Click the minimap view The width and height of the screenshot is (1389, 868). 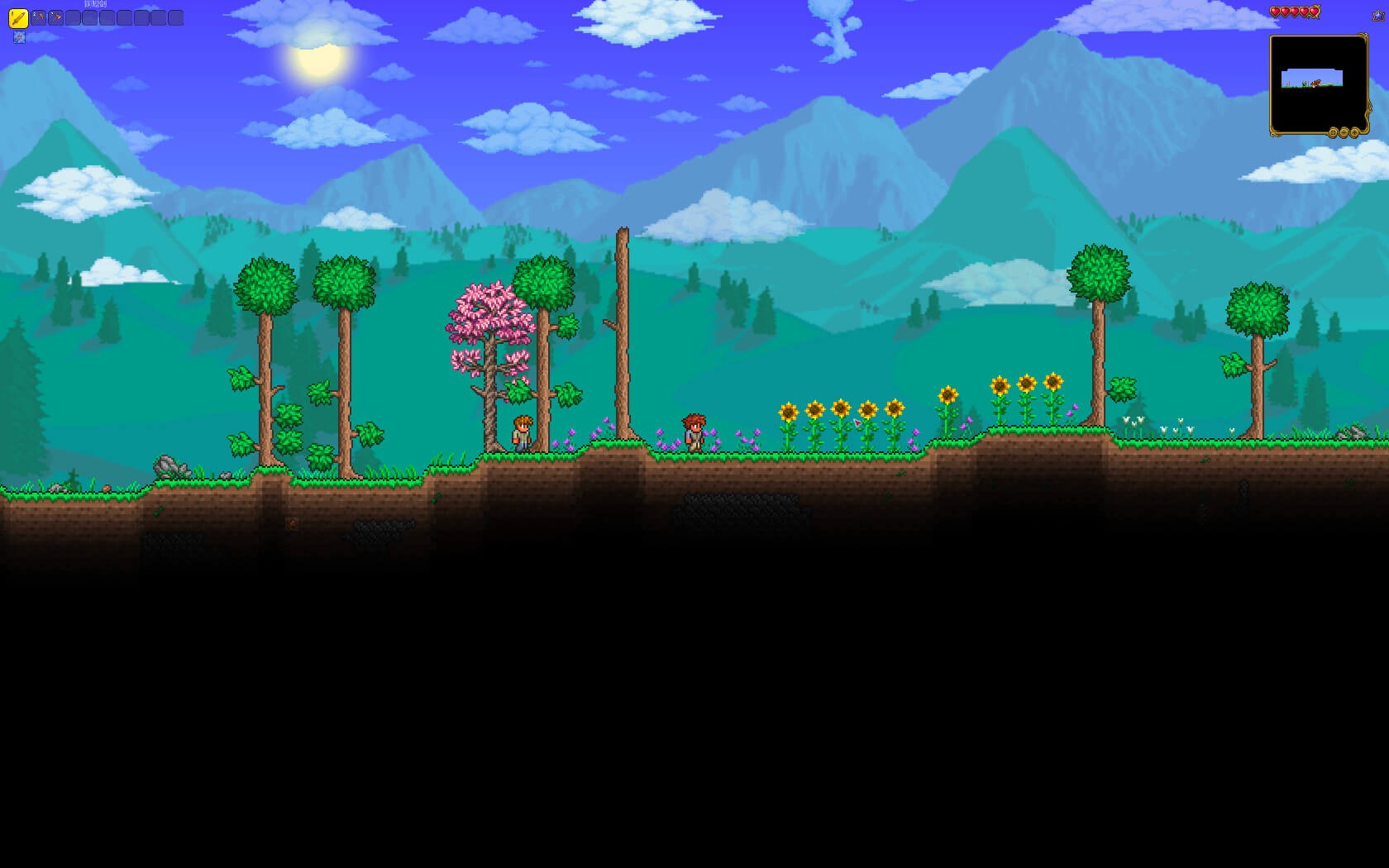pyautogui.click(x=1318, y=81)
